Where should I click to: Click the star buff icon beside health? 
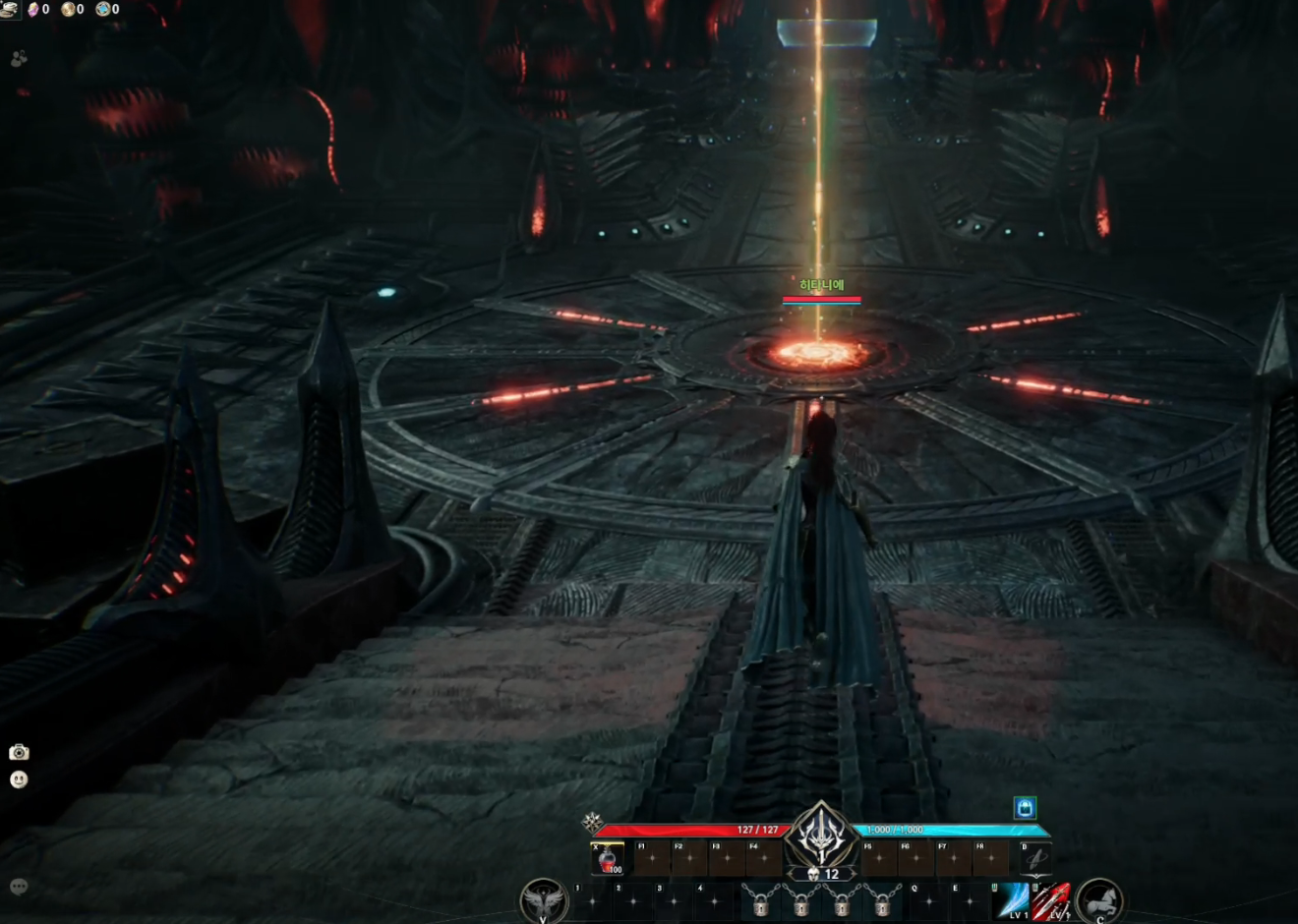tap(592, 822)
